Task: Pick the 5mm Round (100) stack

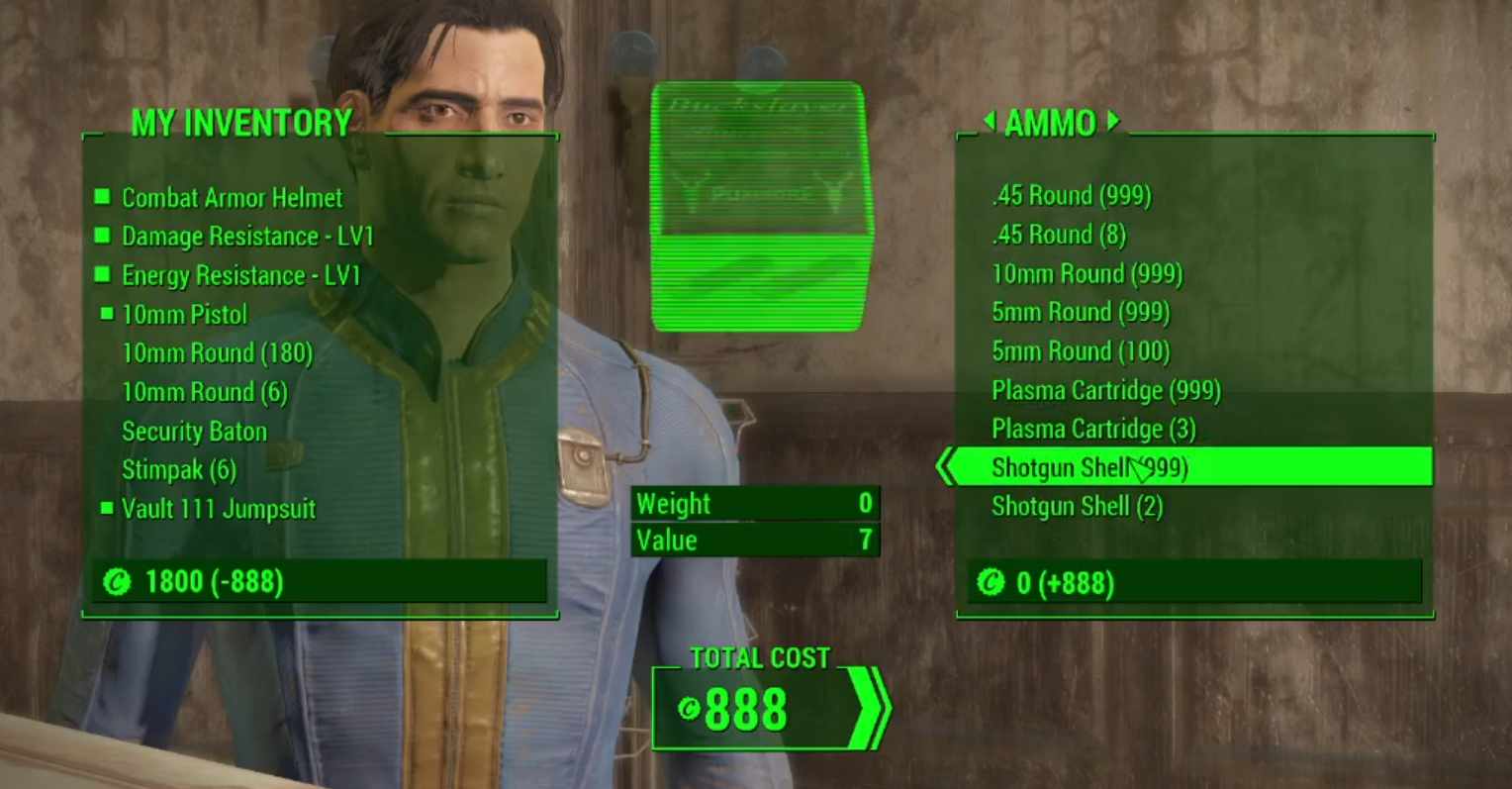Action: pos(1081,351)
